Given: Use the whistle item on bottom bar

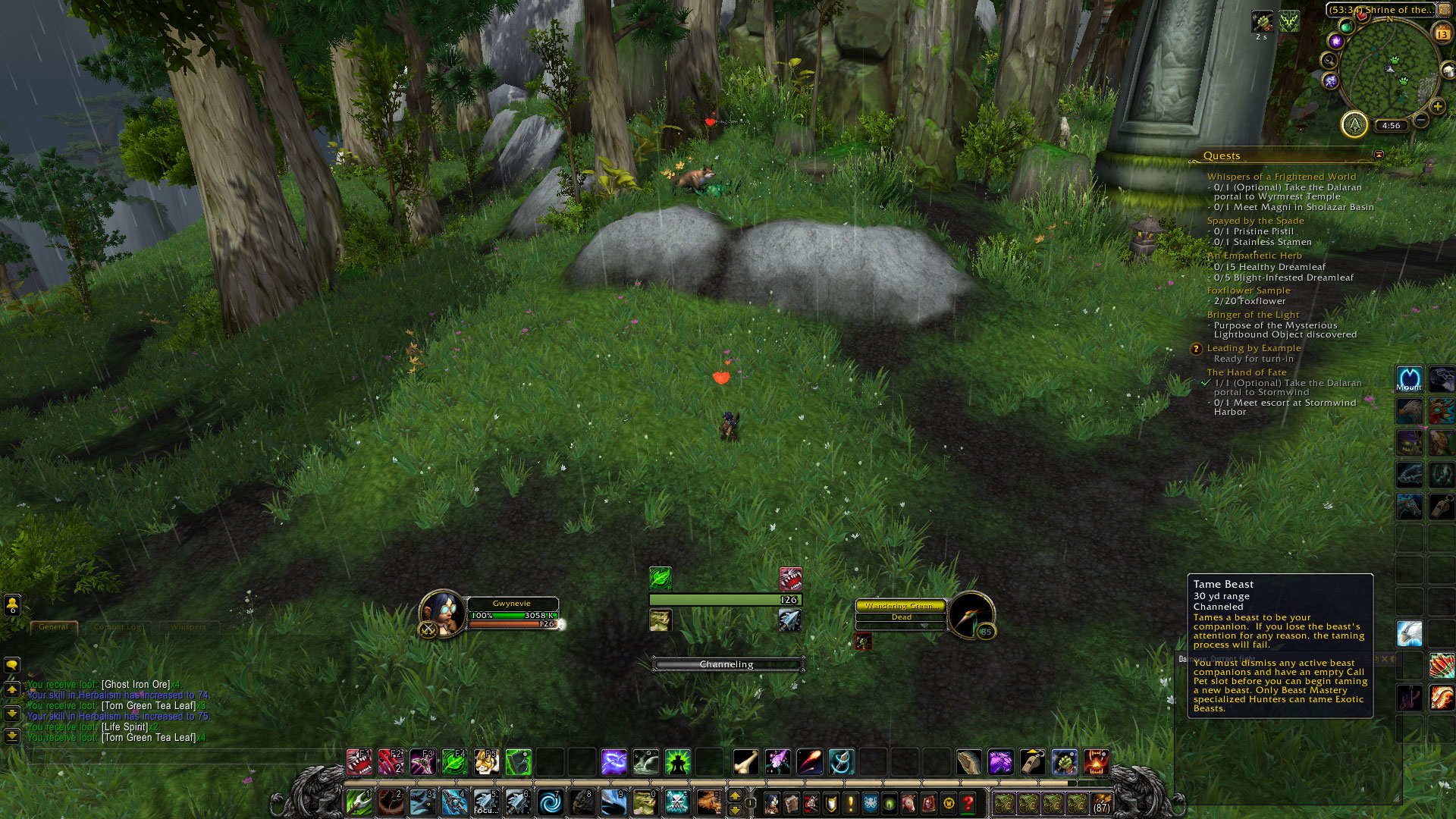Looking at the screenshot, I should pyautogui.click(x=1032, y=761).
